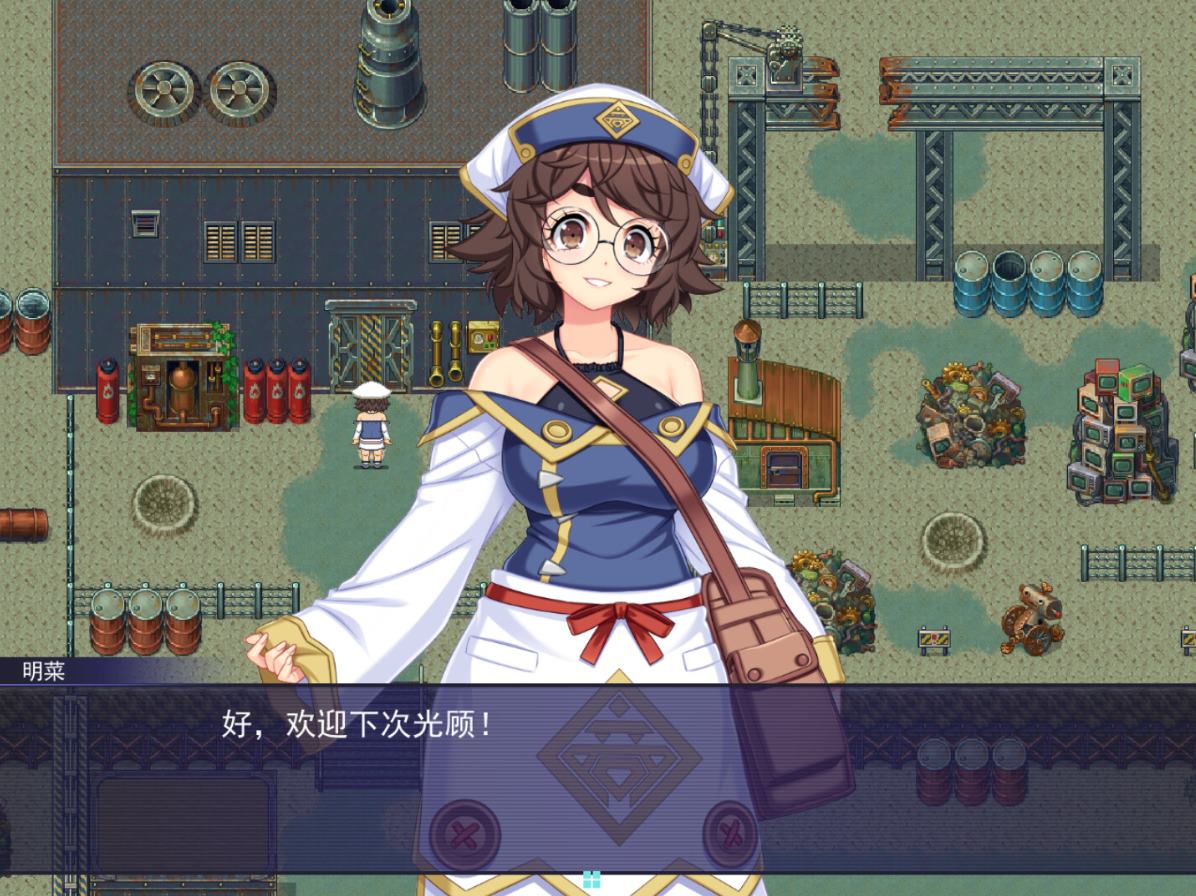
Task: Click the cyan continue indicator below the dialogue
Action: pyautogui.click(x=591, y=880)
